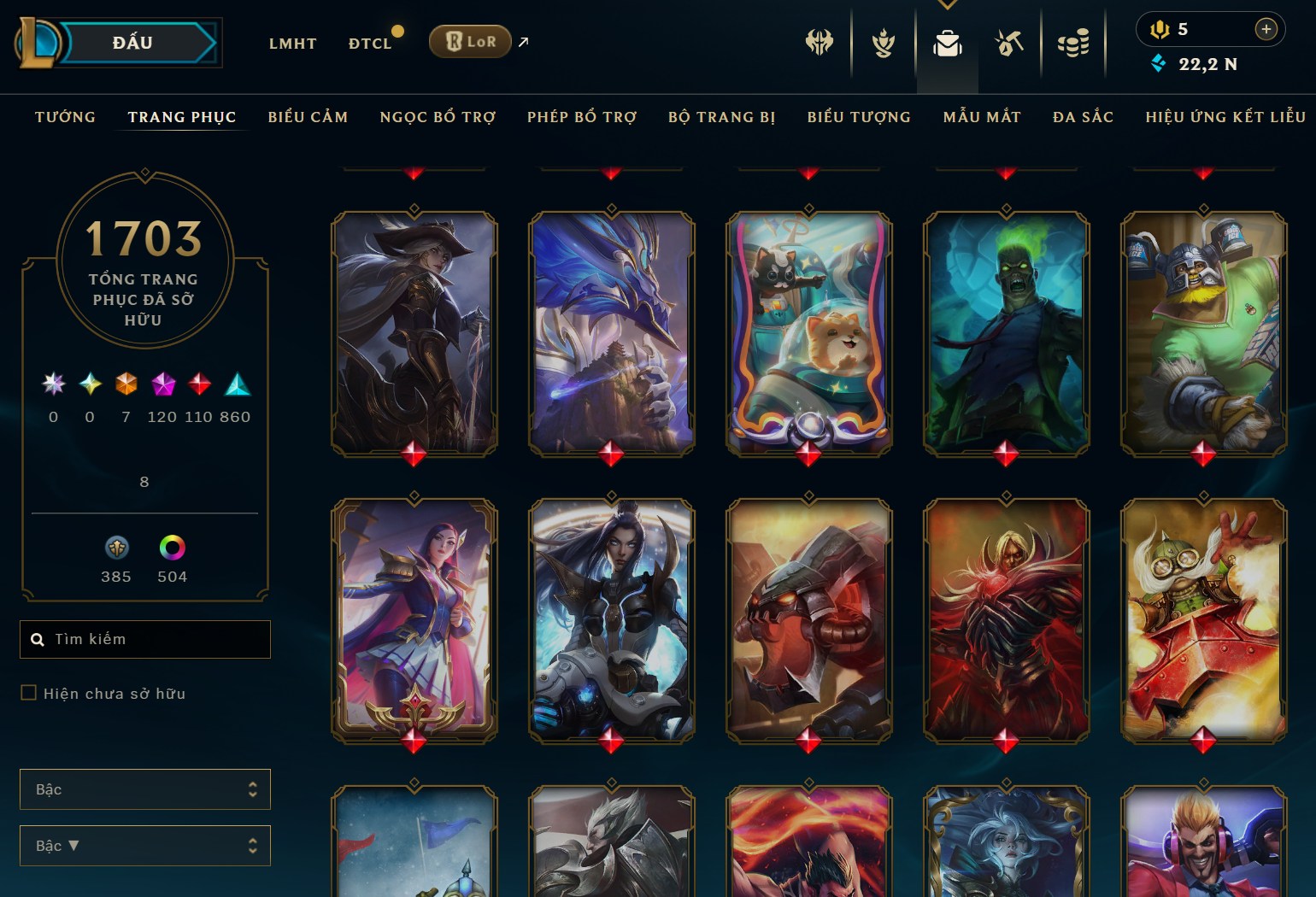Click the plus button to buy RP
The height and width of the screenshot is (897, 1316).
pyautogui.click(x=1266, y=29)
